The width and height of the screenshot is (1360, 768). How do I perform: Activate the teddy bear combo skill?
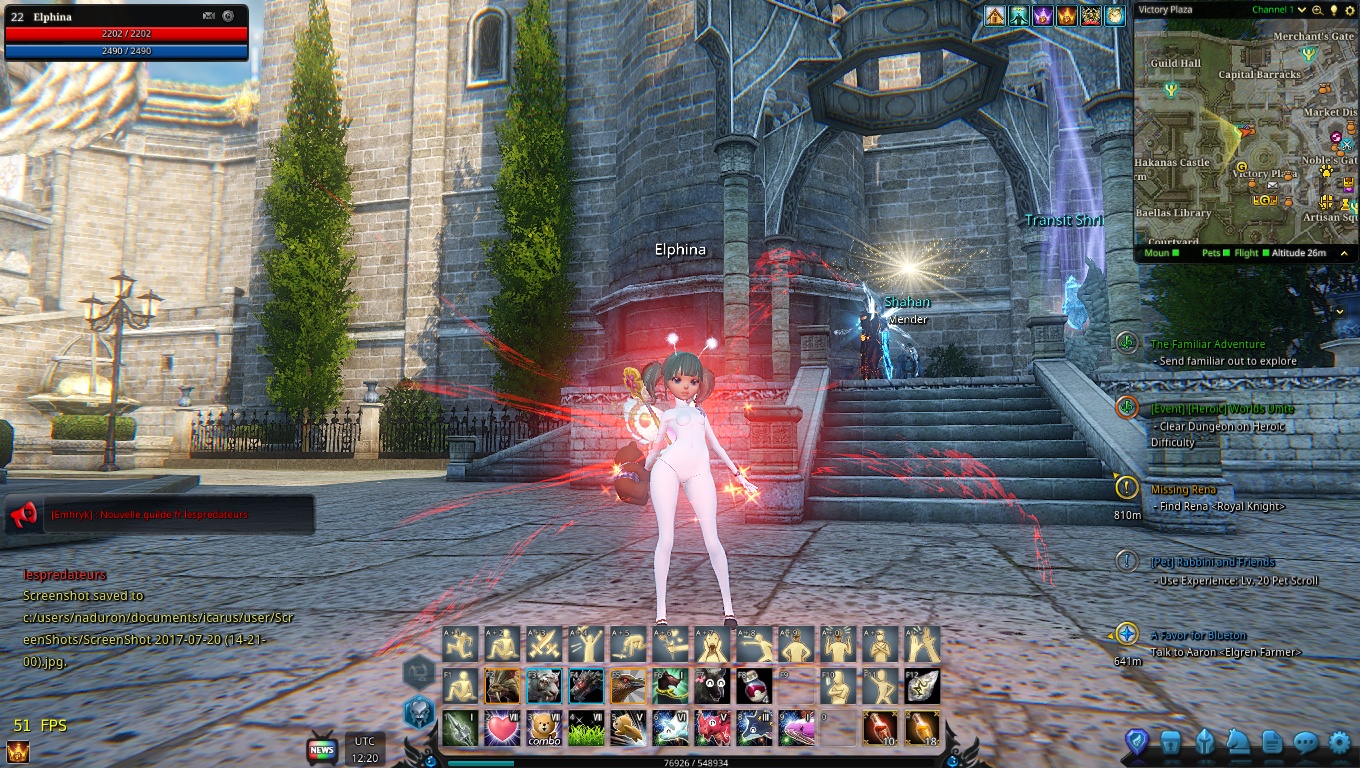544,728
